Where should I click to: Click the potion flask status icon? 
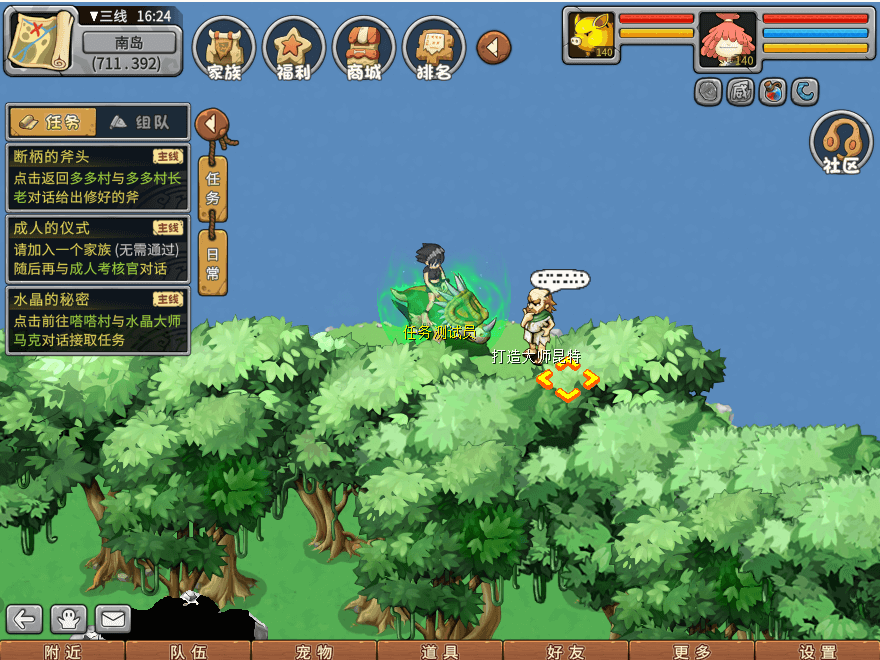(x=772, y=92)
